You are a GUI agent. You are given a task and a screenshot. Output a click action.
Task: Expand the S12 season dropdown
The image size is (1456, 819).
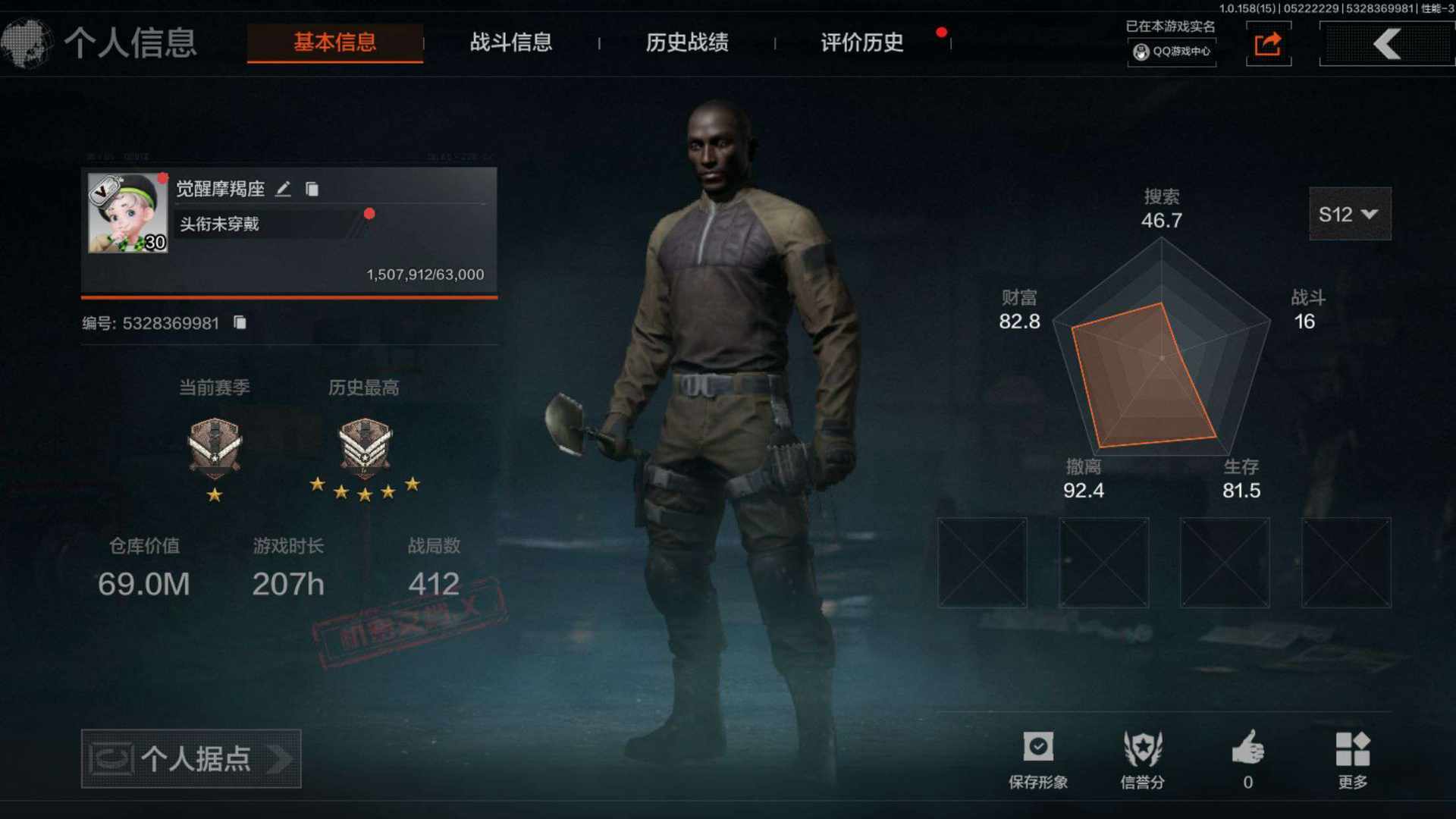1349,215
